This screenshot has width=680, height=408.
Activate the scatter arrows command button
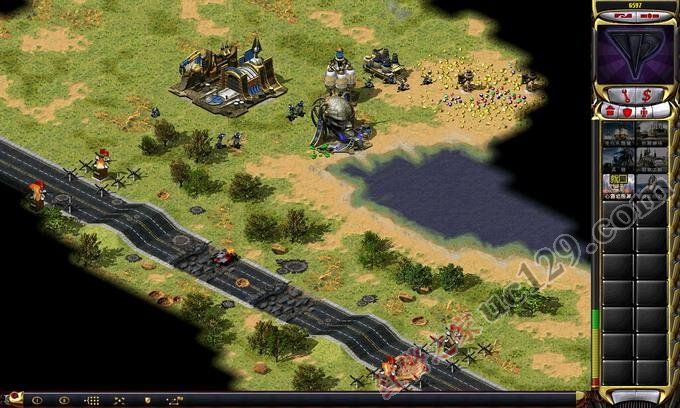[x=120, y=400]
